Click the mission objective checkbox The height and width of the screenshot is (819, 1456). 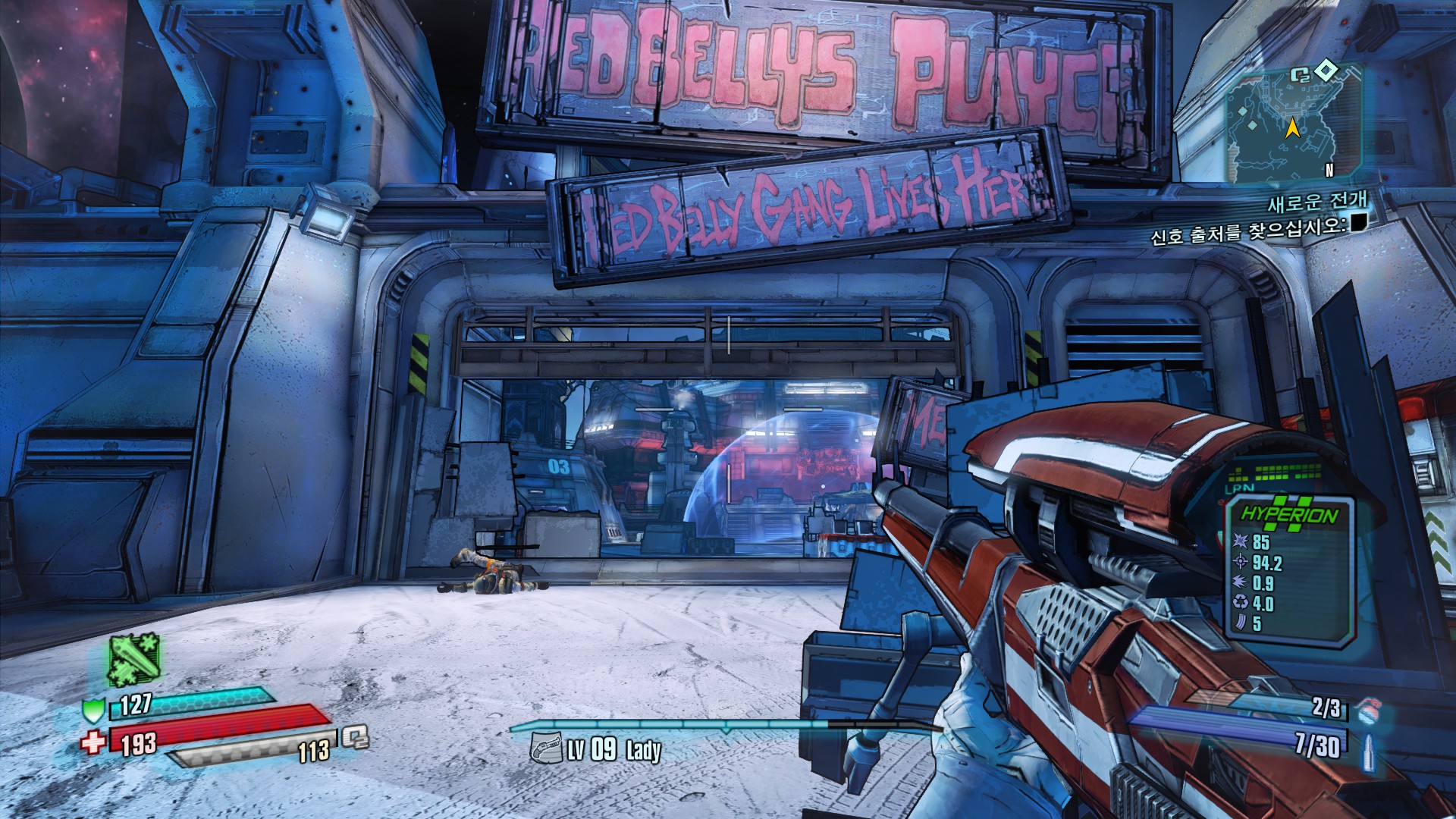coord(1358,222)
